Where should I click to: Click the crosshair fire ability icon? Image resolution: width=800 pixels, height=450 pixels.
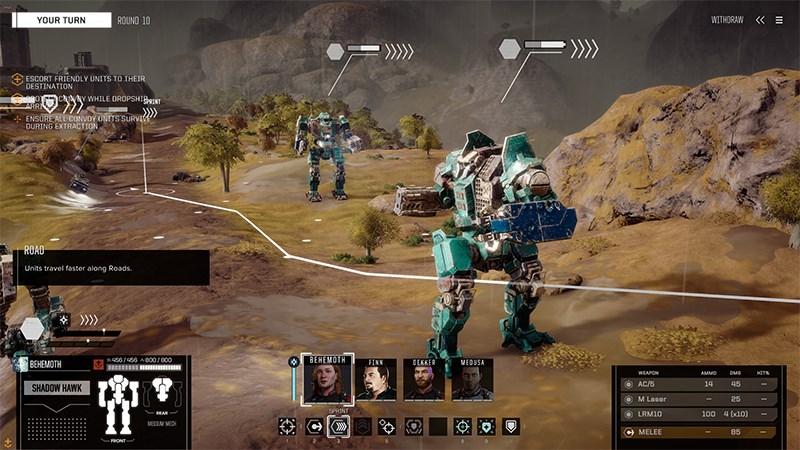[x=288, y=427]
